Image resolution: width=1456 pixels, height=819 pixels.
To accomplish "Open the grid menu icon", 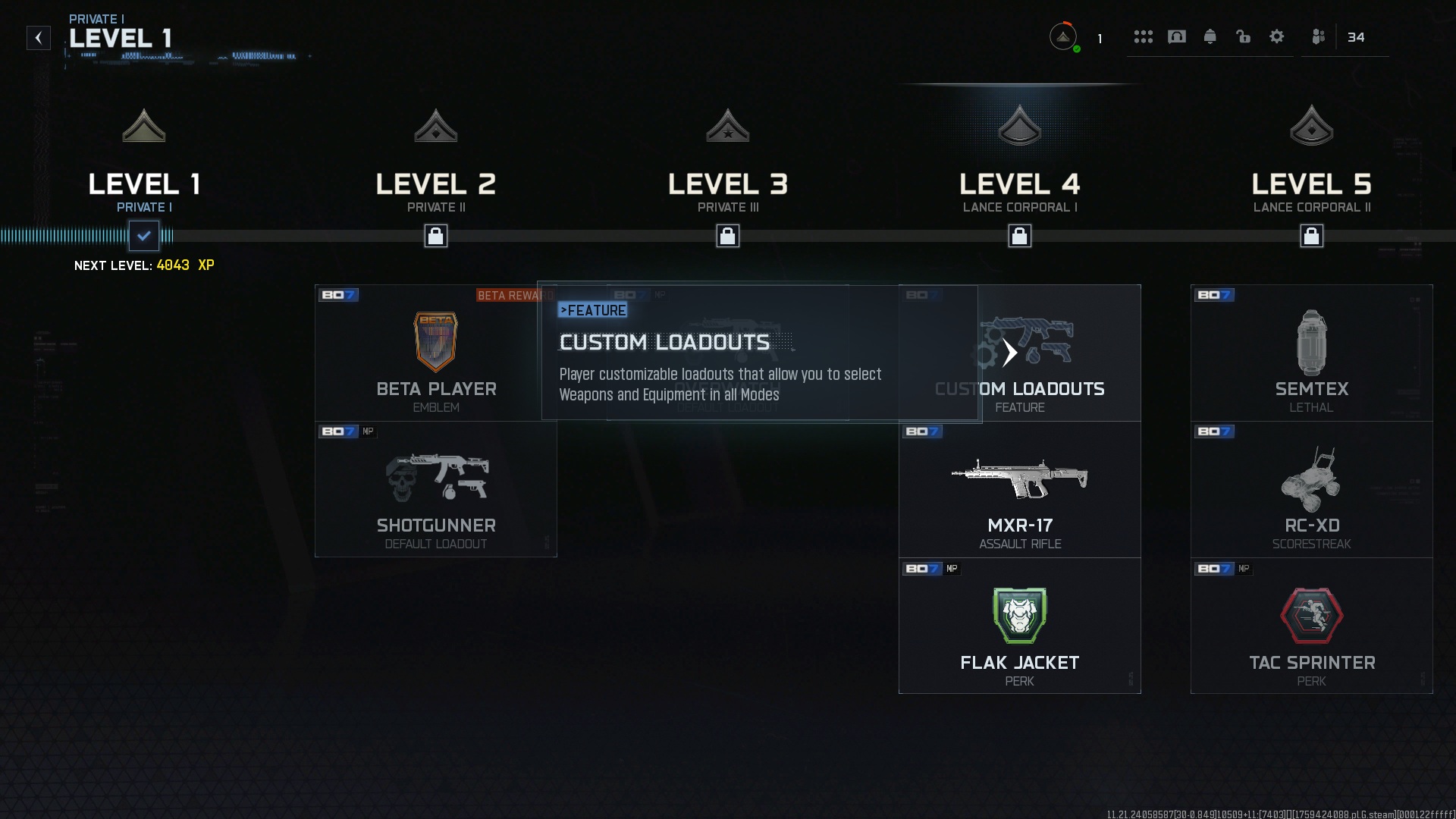I will click(x=1144, y=37).
